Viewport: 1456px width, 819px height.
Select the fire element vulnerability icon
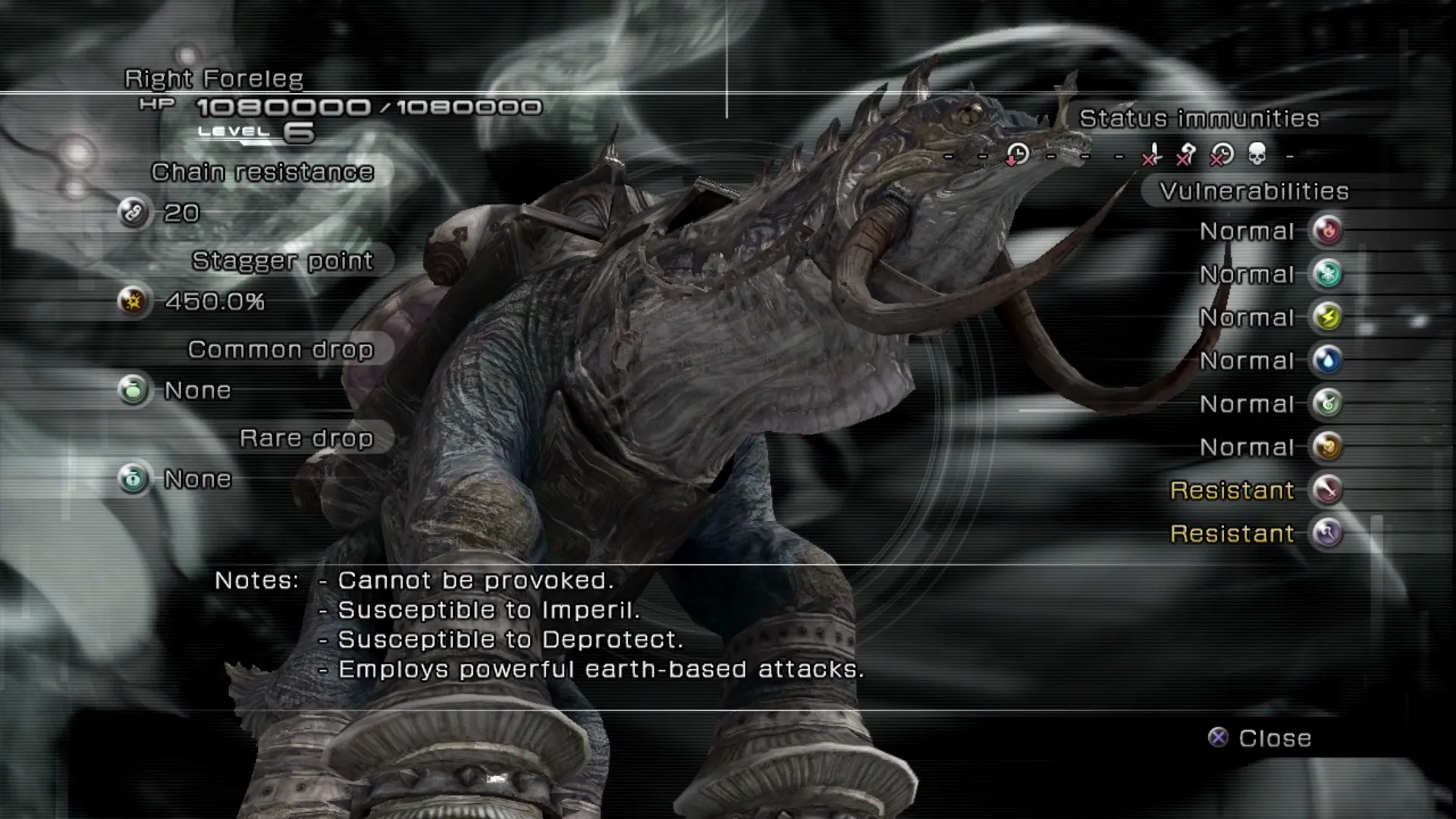pos(1327,231)
